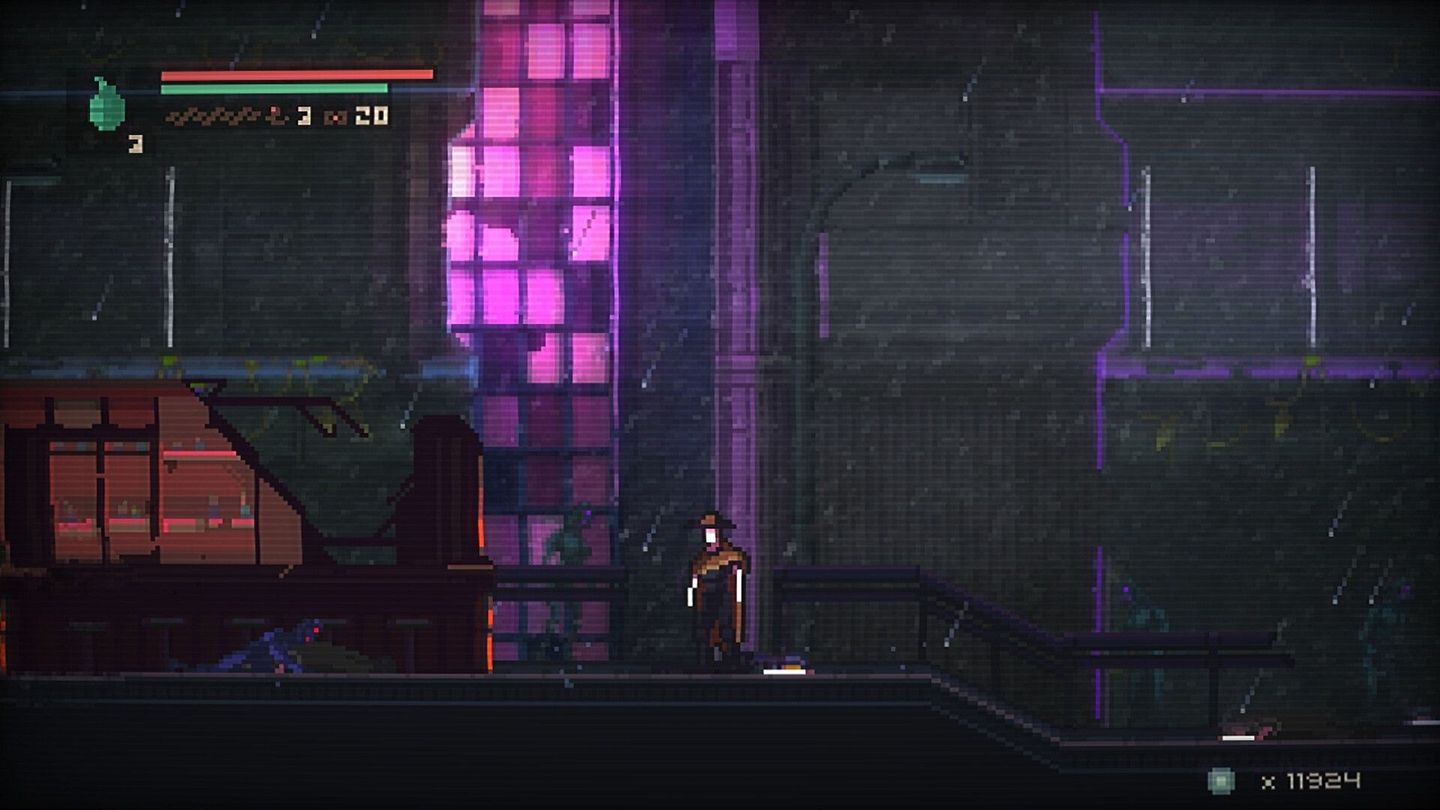Click the ammo belt icon beside the health bars
Screen dimensions: 1440x810
[213, 117]
